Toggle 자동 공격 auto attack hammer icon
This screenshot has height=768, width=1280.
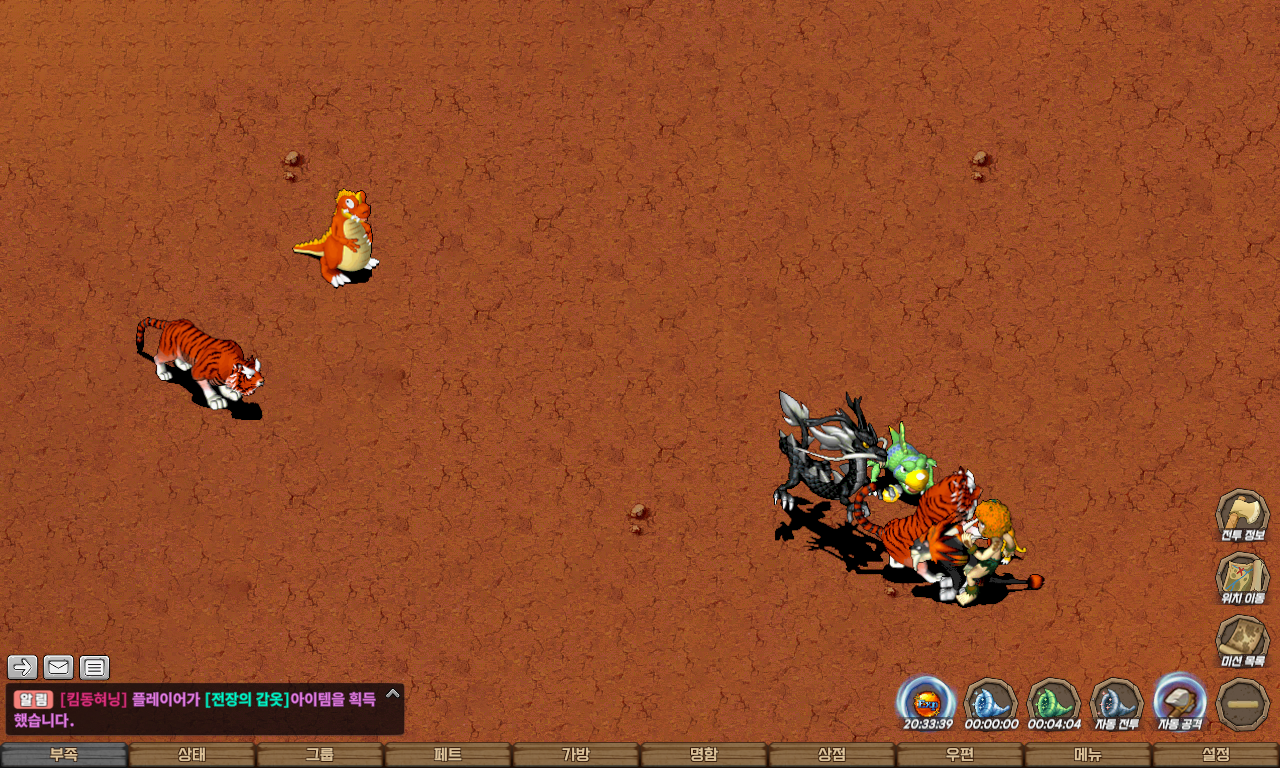(x=1180, y=700)
